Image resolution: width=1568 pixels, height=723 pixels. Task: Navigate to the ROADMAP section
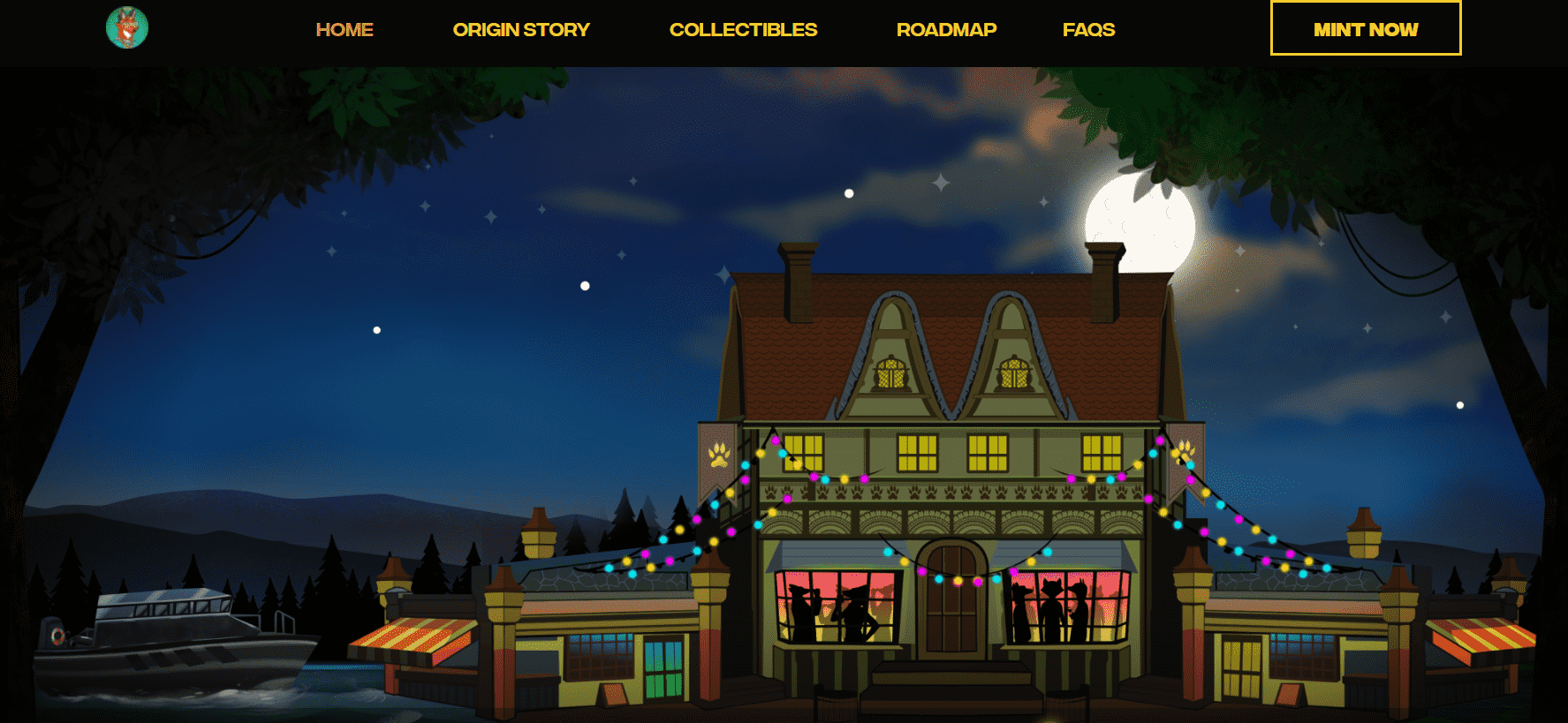tap(946, 29)
